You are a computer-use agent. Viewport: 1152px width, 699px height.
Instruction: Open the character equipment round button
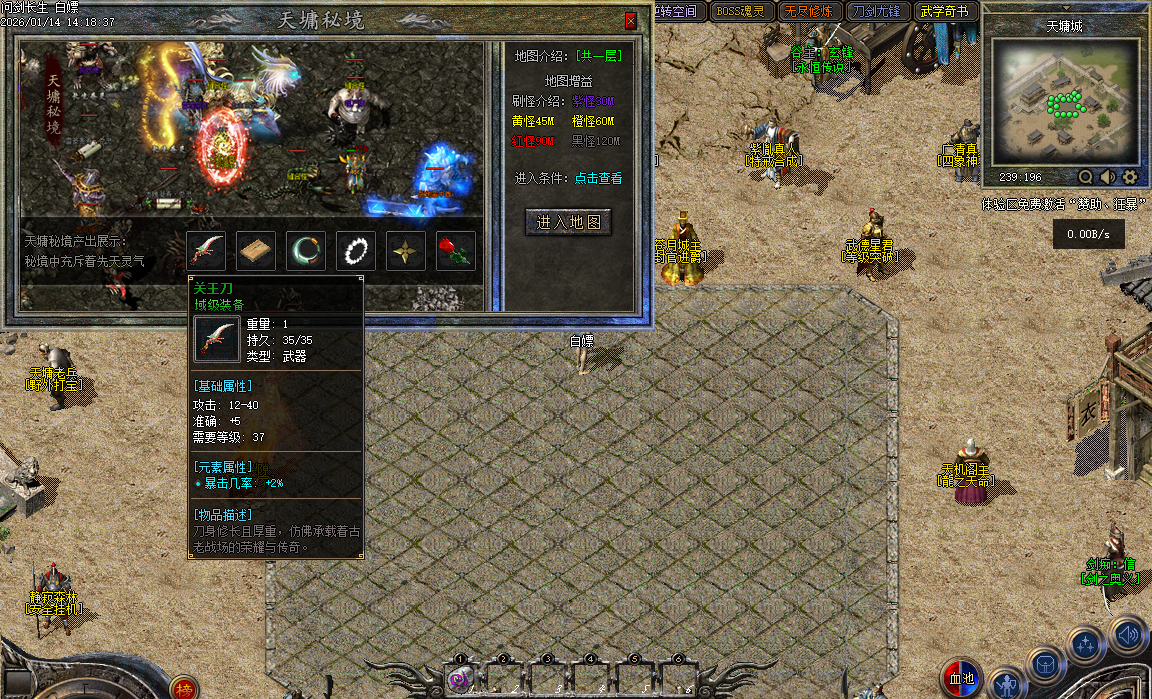coord(1006,684)
